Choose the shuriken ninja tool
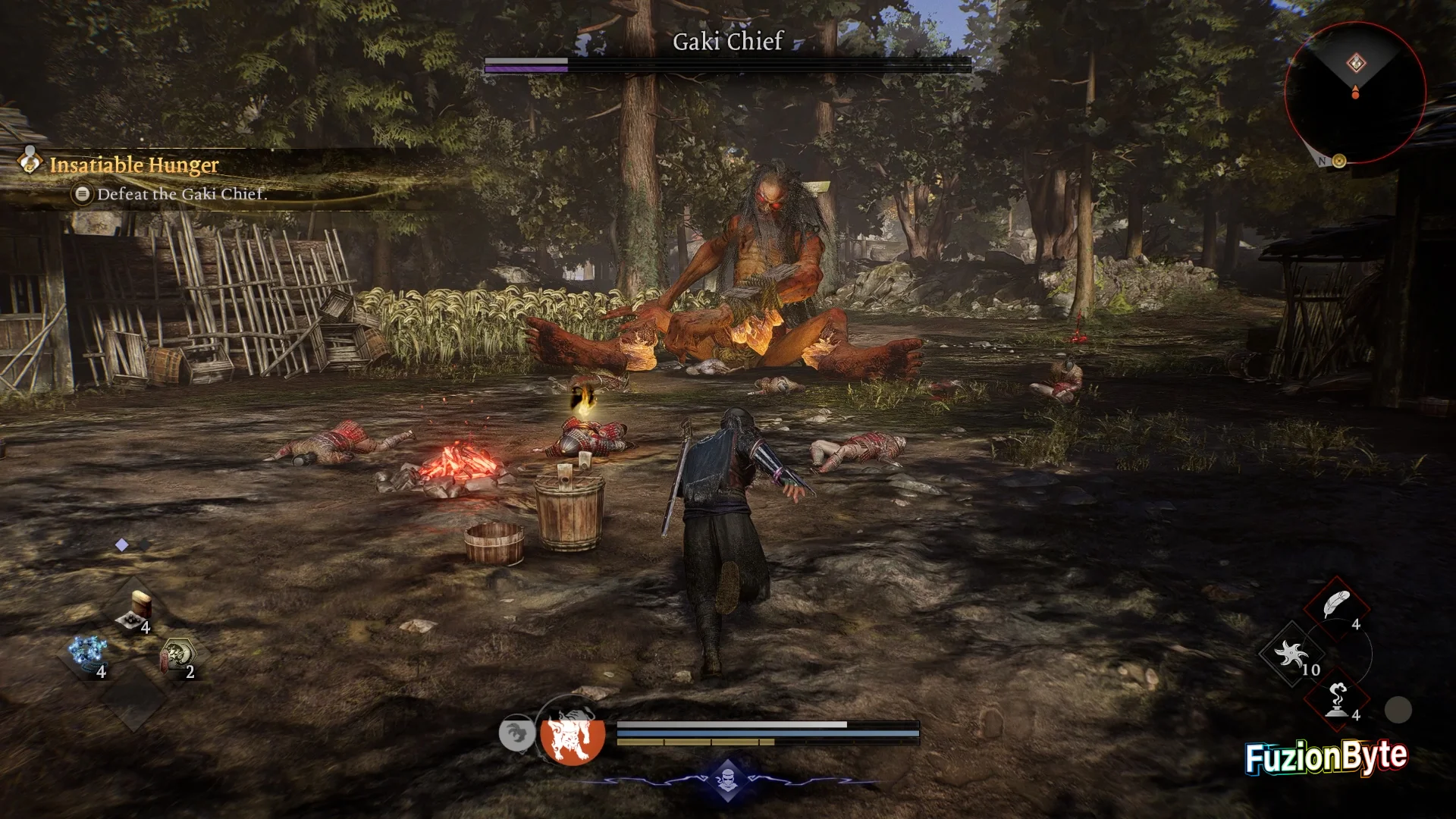 tap(1291, 654)
